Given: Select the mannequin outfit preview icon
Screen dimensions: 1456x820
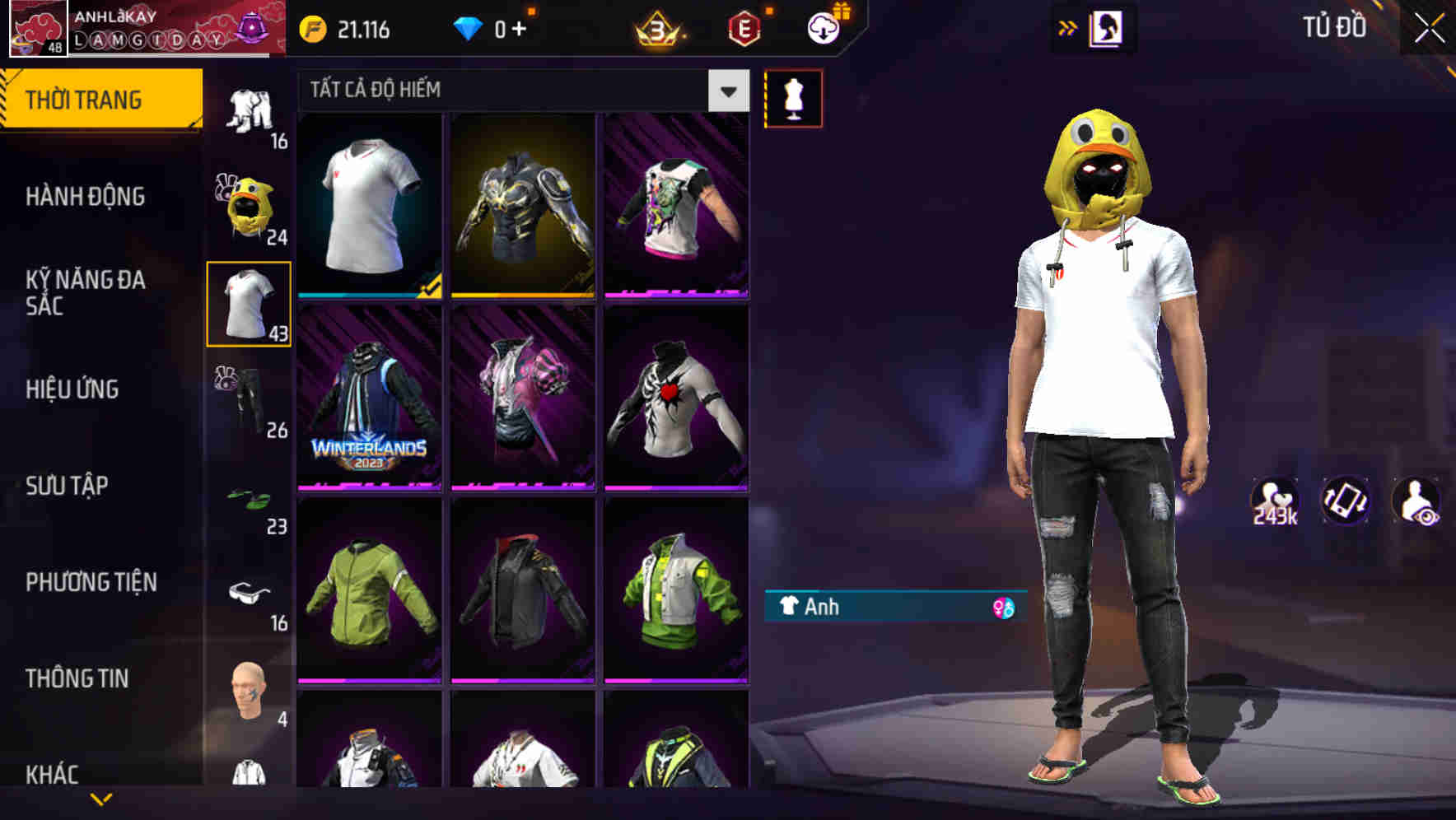Looking at the screenshot, I should [x=794, y=97].
